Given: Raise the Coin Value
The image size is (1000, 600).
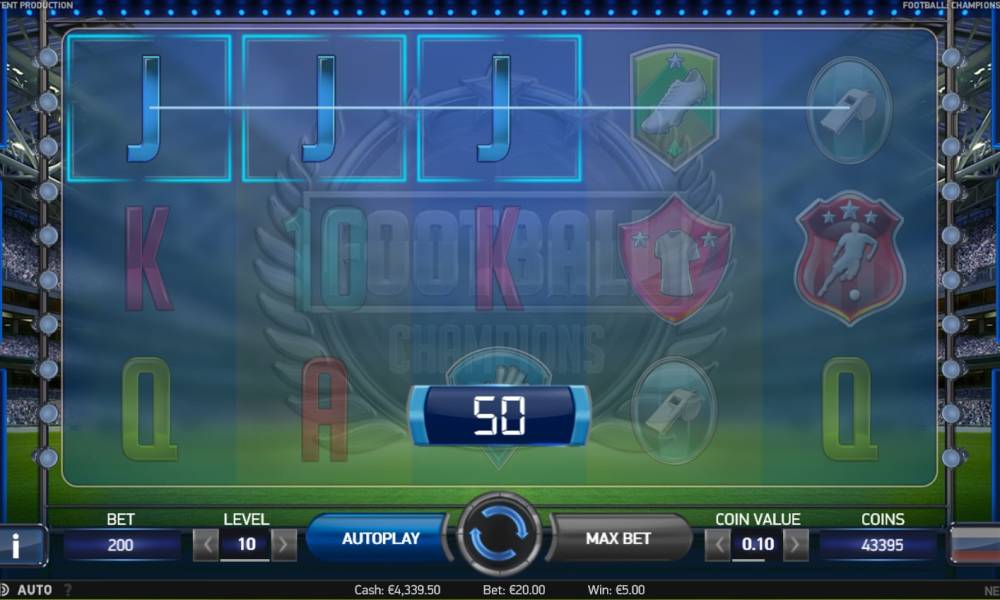Looking at the screenshot, I should 796,545.
